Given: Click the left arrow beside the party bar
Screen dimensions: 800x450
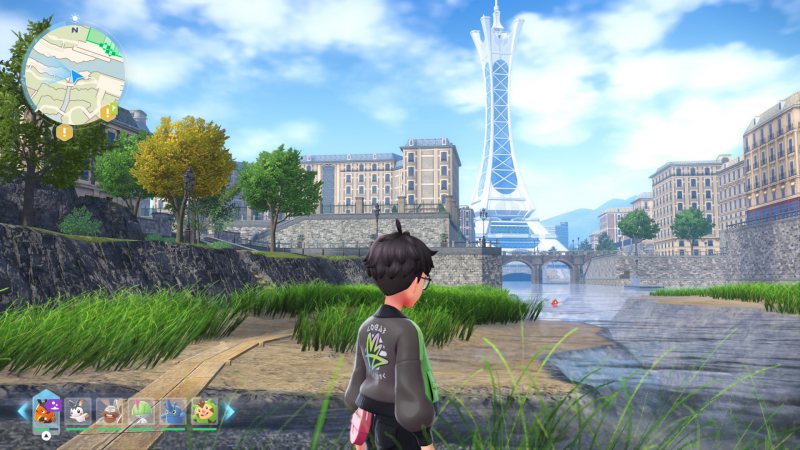Looking at the screenshot, I should 21,411.
